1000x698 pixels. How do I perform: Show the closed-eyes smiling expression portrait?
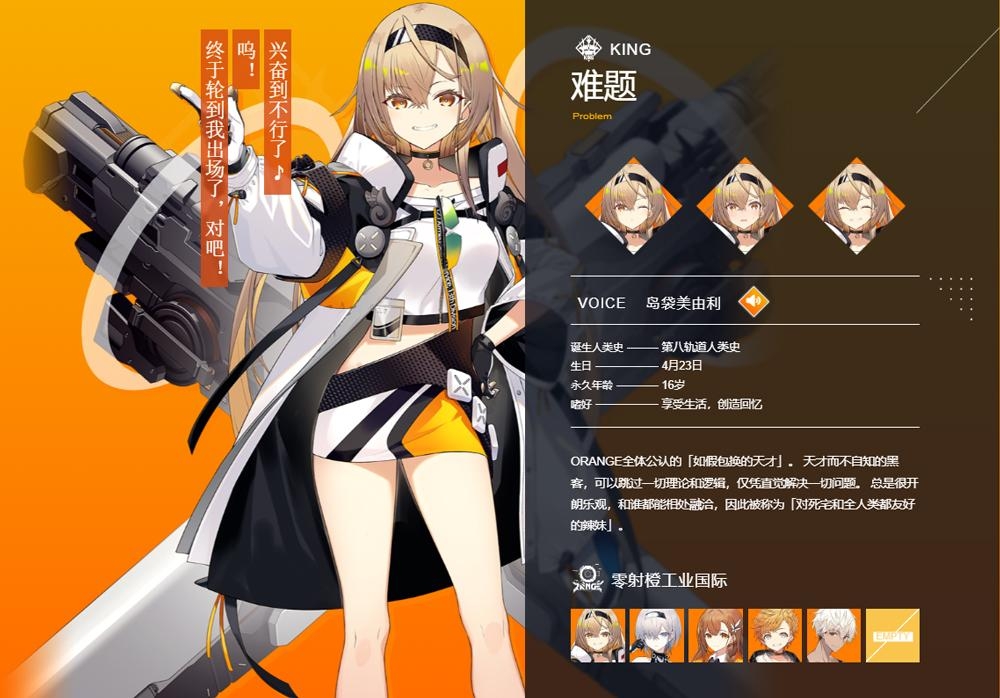(x=856, y=206)
